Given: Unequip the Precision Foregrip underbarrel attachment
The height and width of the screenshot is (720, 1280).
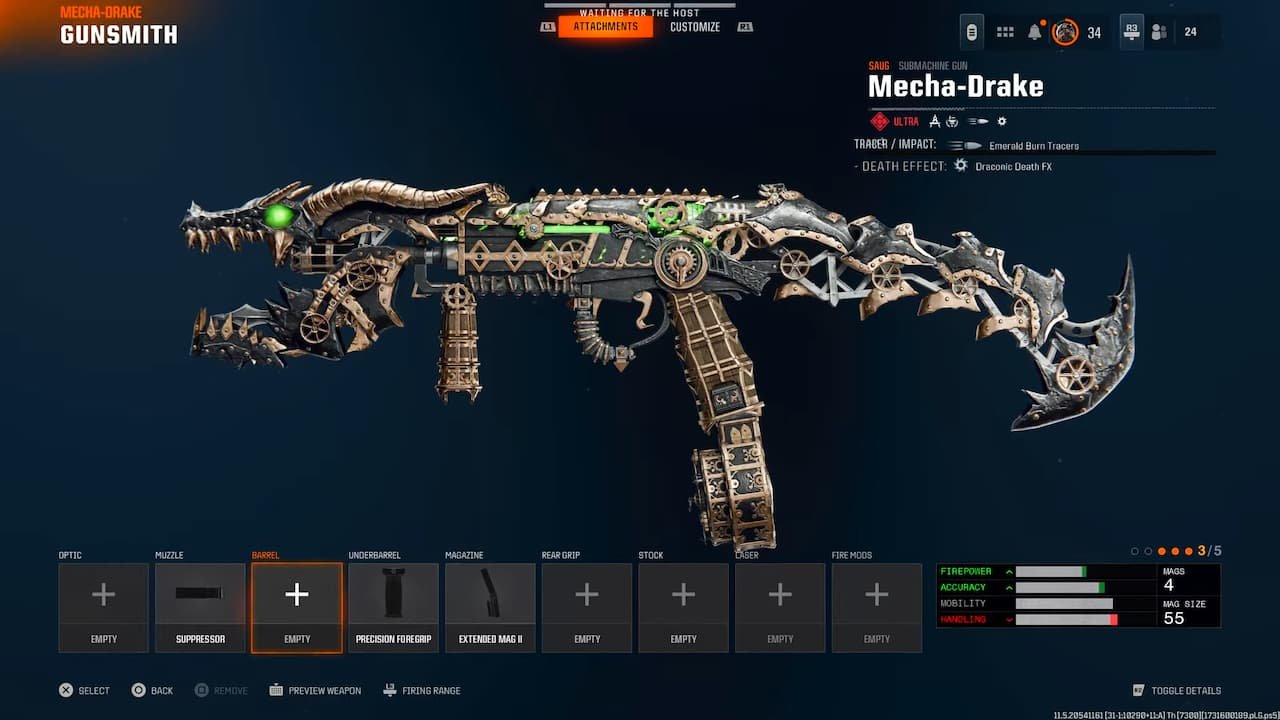Looking at the screenshot, I should click(393, 605).
